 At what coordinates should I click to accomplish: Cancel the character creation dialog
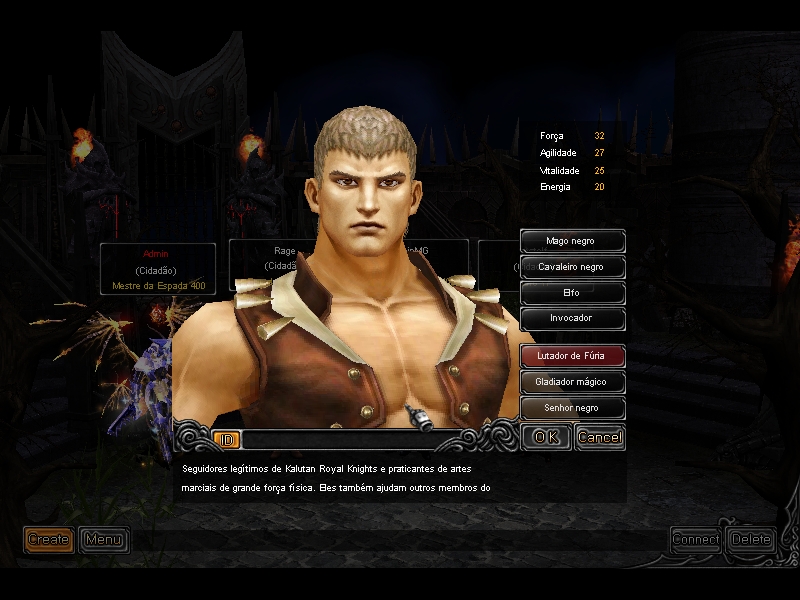pos(600,437)
